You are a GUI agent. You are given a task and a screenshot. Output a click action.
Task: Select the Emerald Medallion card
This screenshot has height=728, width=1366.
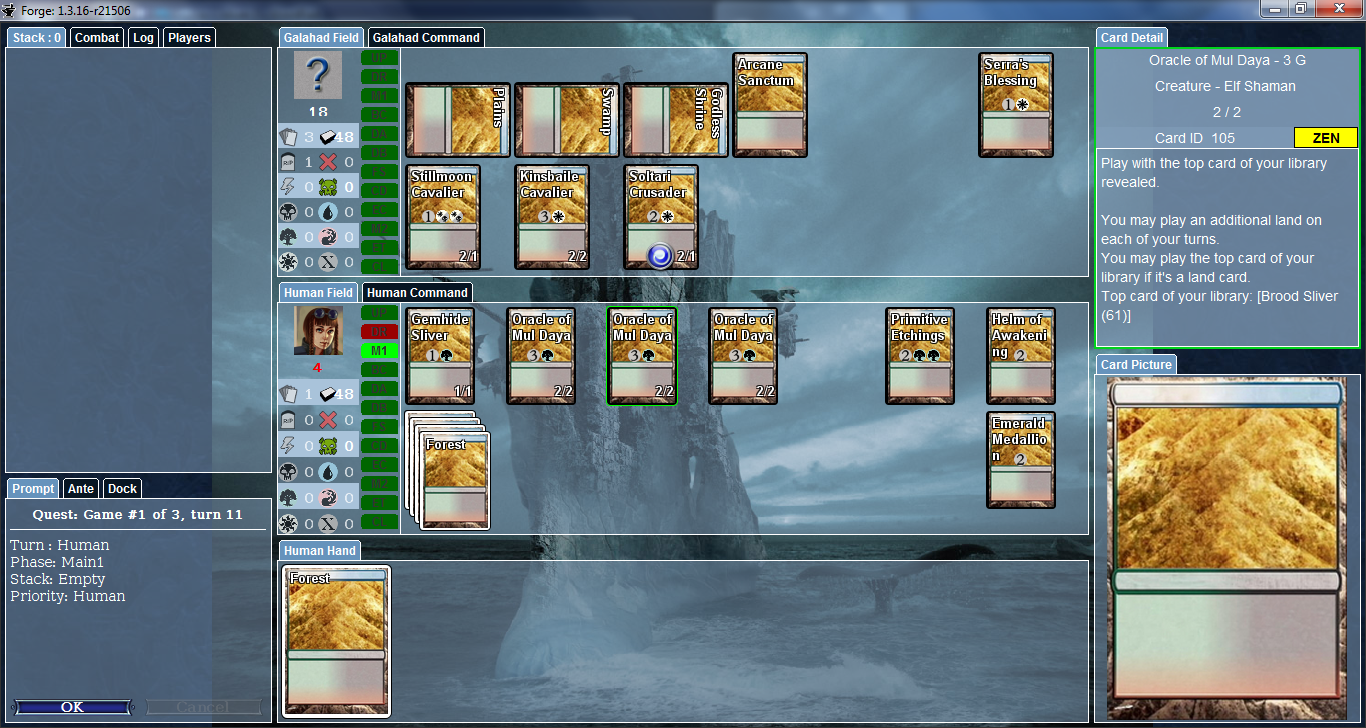(x=1020, y=459)
